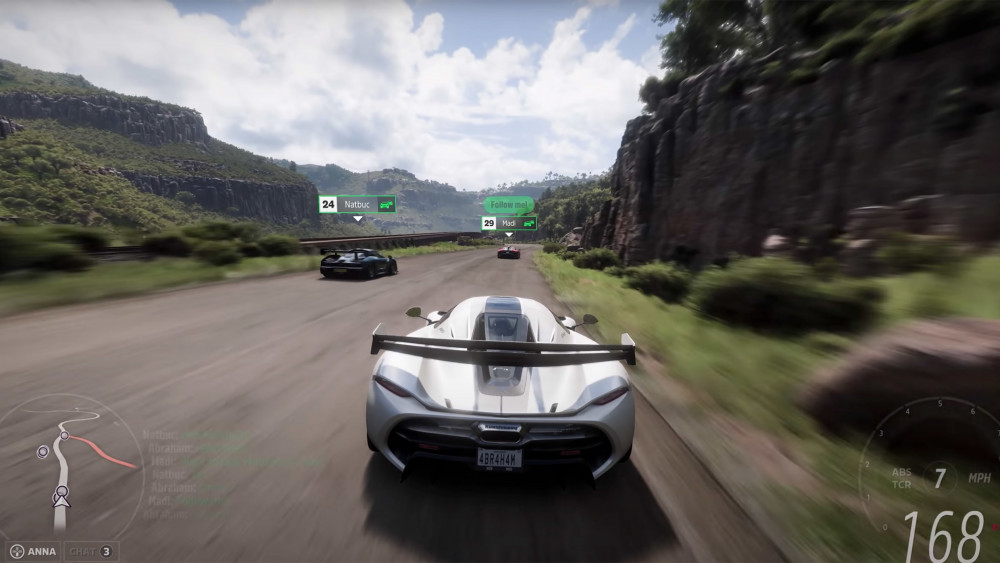Viewport: 1000px width, 563px height.
Task: Click the ANNA button below the minimap
Action: tap(33, 551)
